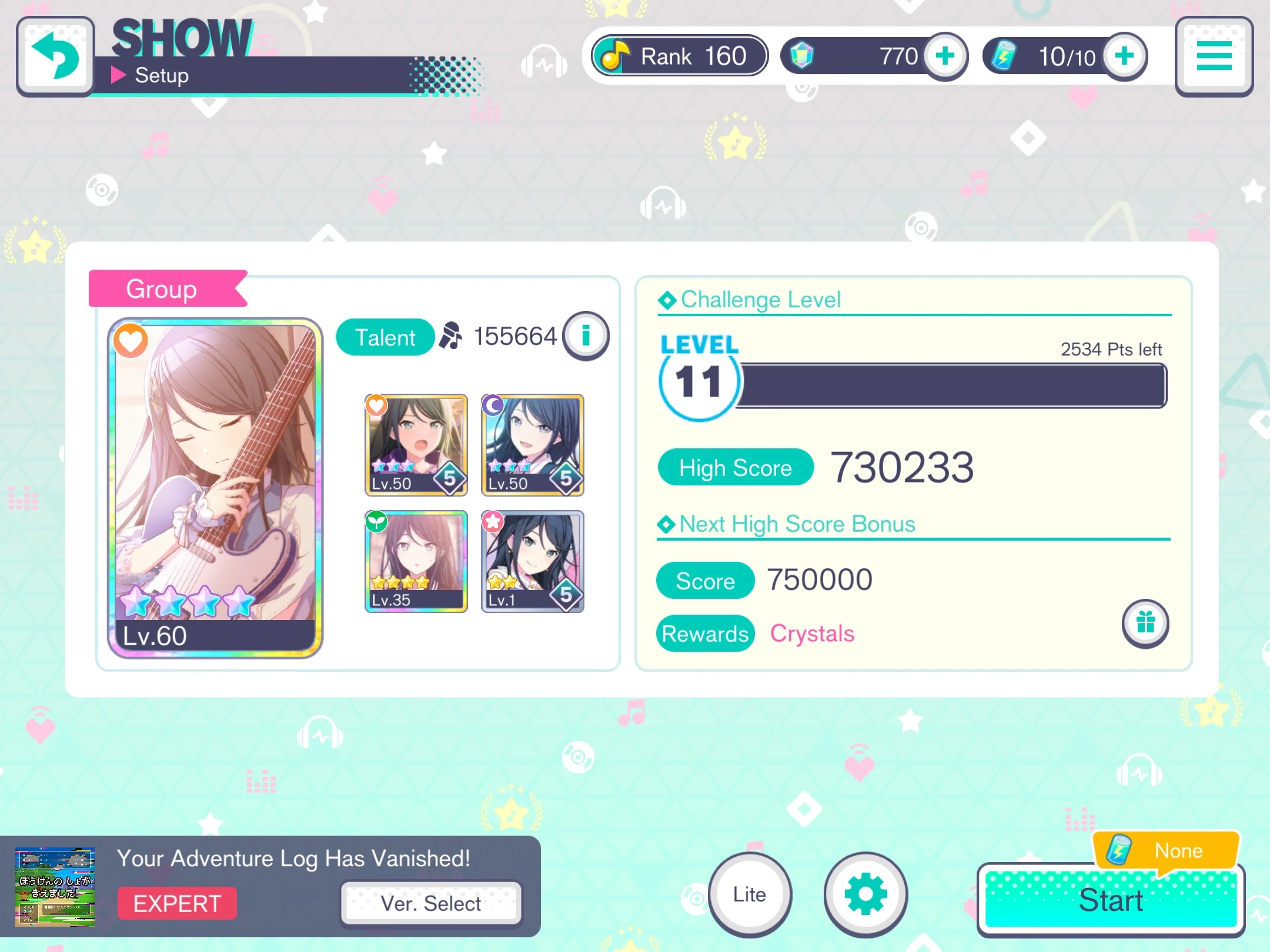Open the Talent details info icon

[586, 335]
